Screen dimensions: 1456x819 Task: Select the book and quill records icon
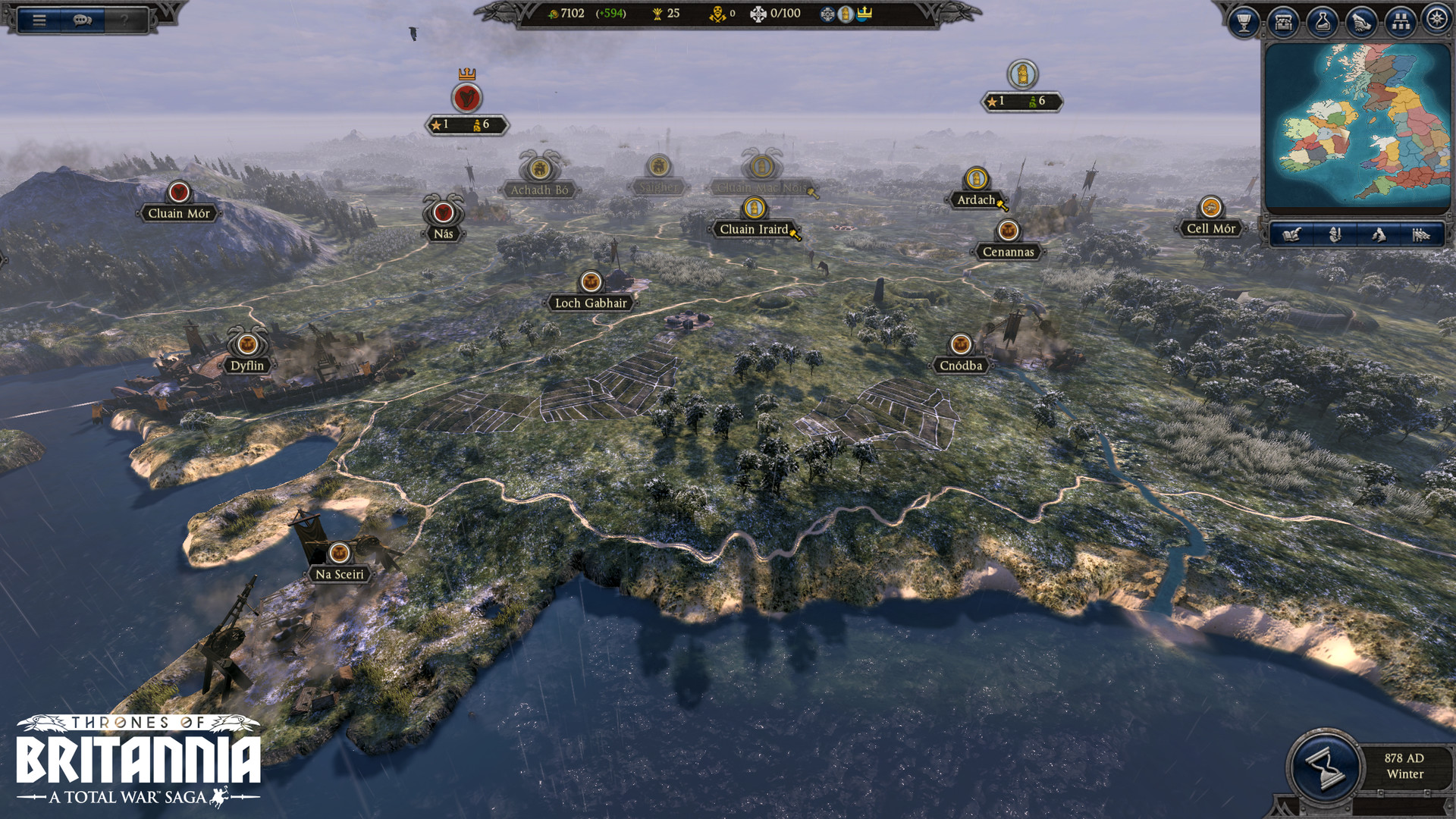1292,236
